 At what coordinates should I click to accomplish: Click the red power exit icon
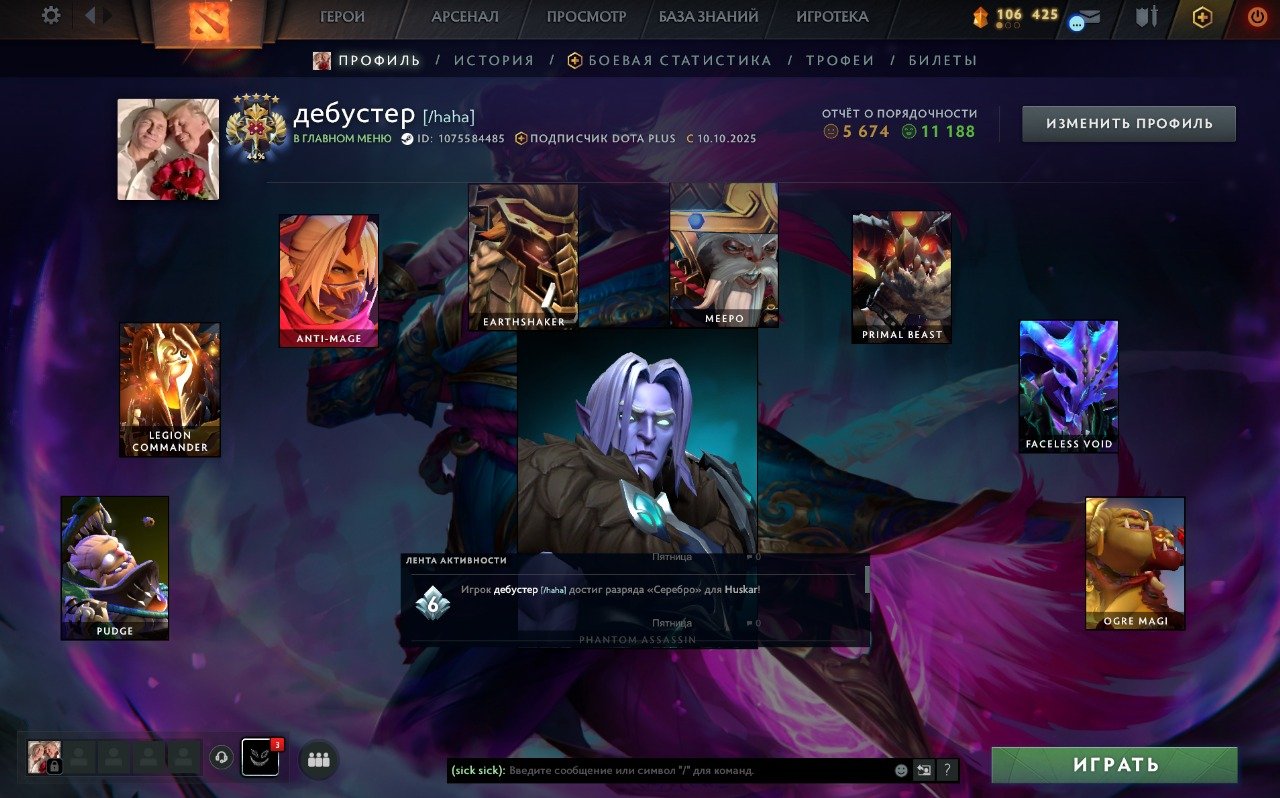pos(1257,17)
